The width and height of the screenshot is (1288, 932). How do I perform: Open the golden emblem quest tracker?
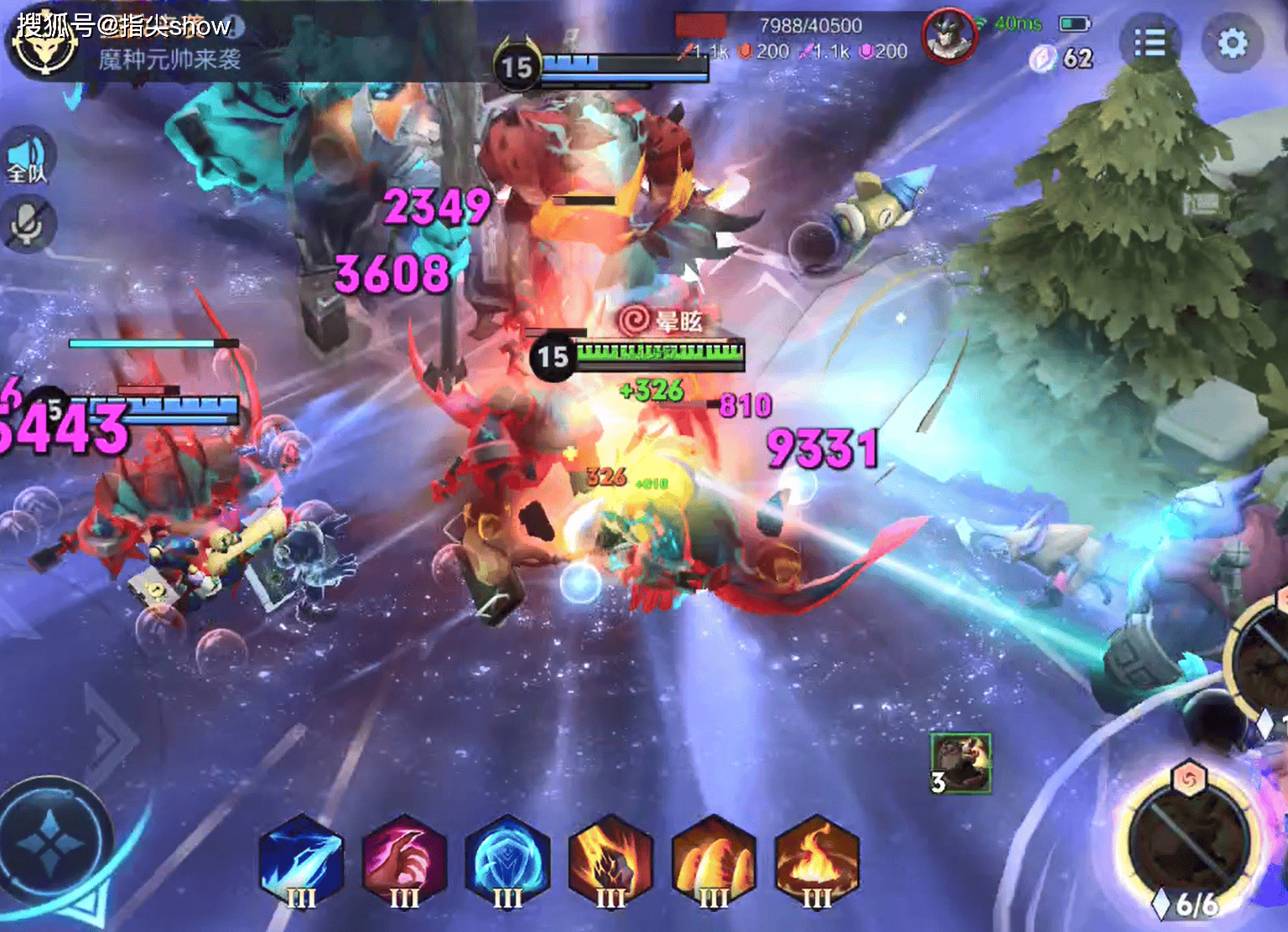[x=45, y=46]
